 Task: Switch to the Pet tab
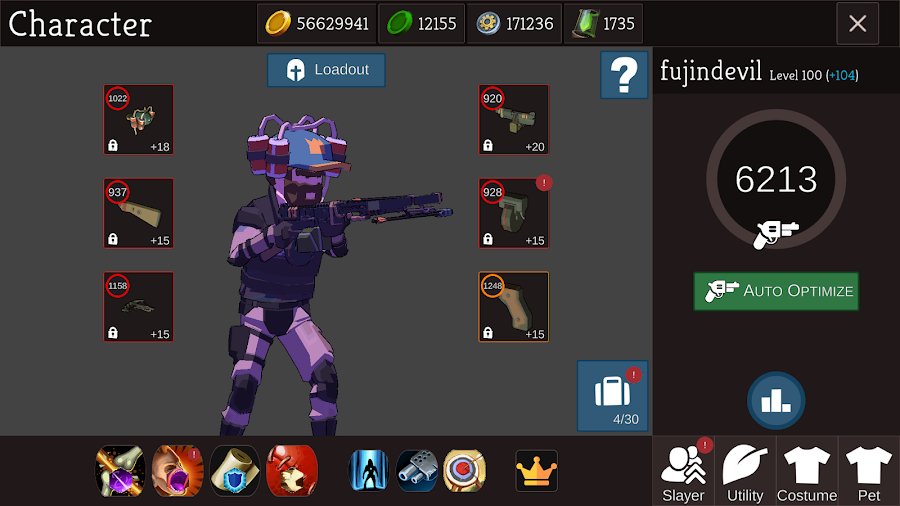click(868, 471)
